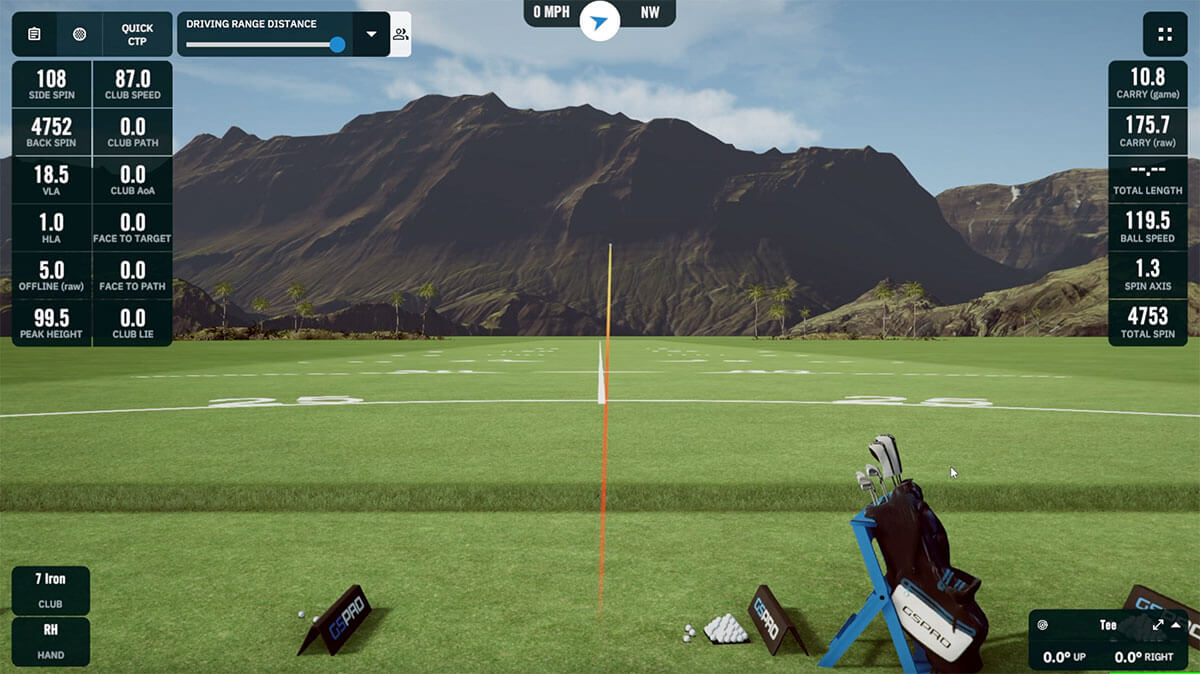Activate the Quick CTP button
Screen dimensions: 1200x674
137,34
